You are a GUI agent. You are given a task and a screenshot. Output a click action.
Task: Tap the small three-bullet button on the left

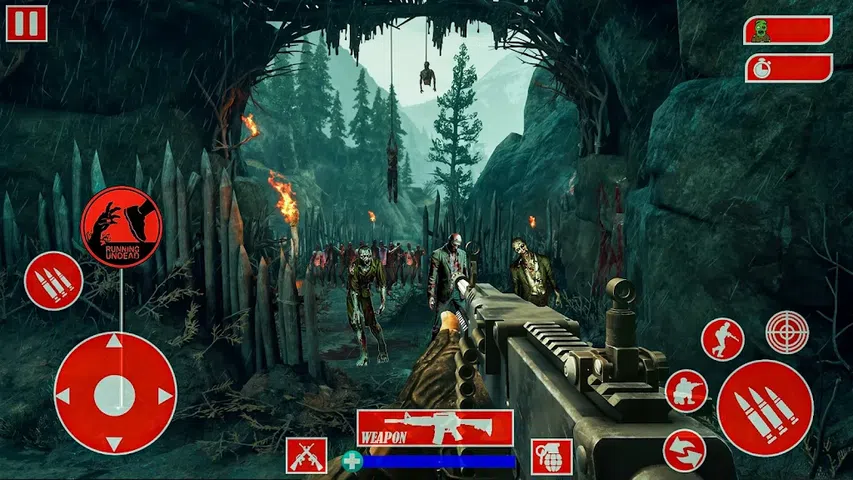53,281
